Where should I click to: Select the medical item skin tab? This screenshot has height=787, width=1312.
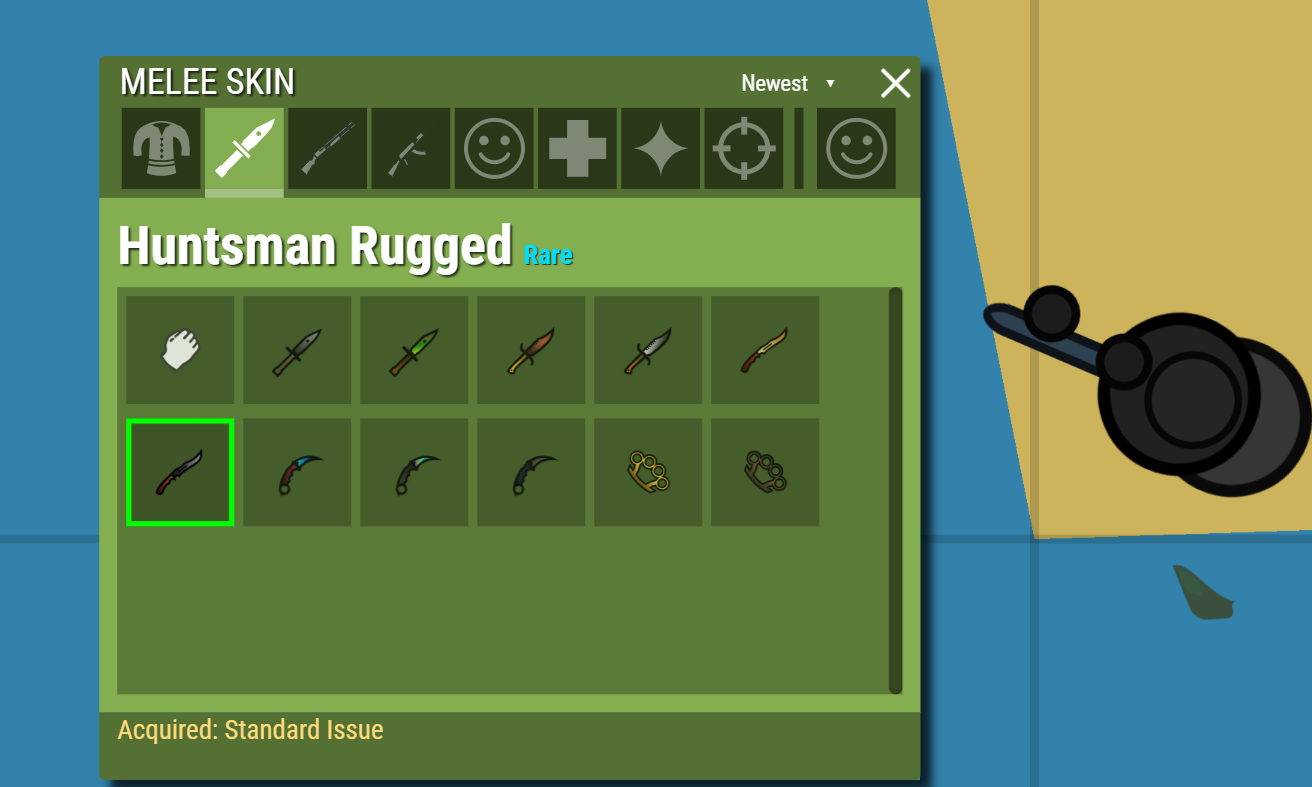(x=577, y=149)
